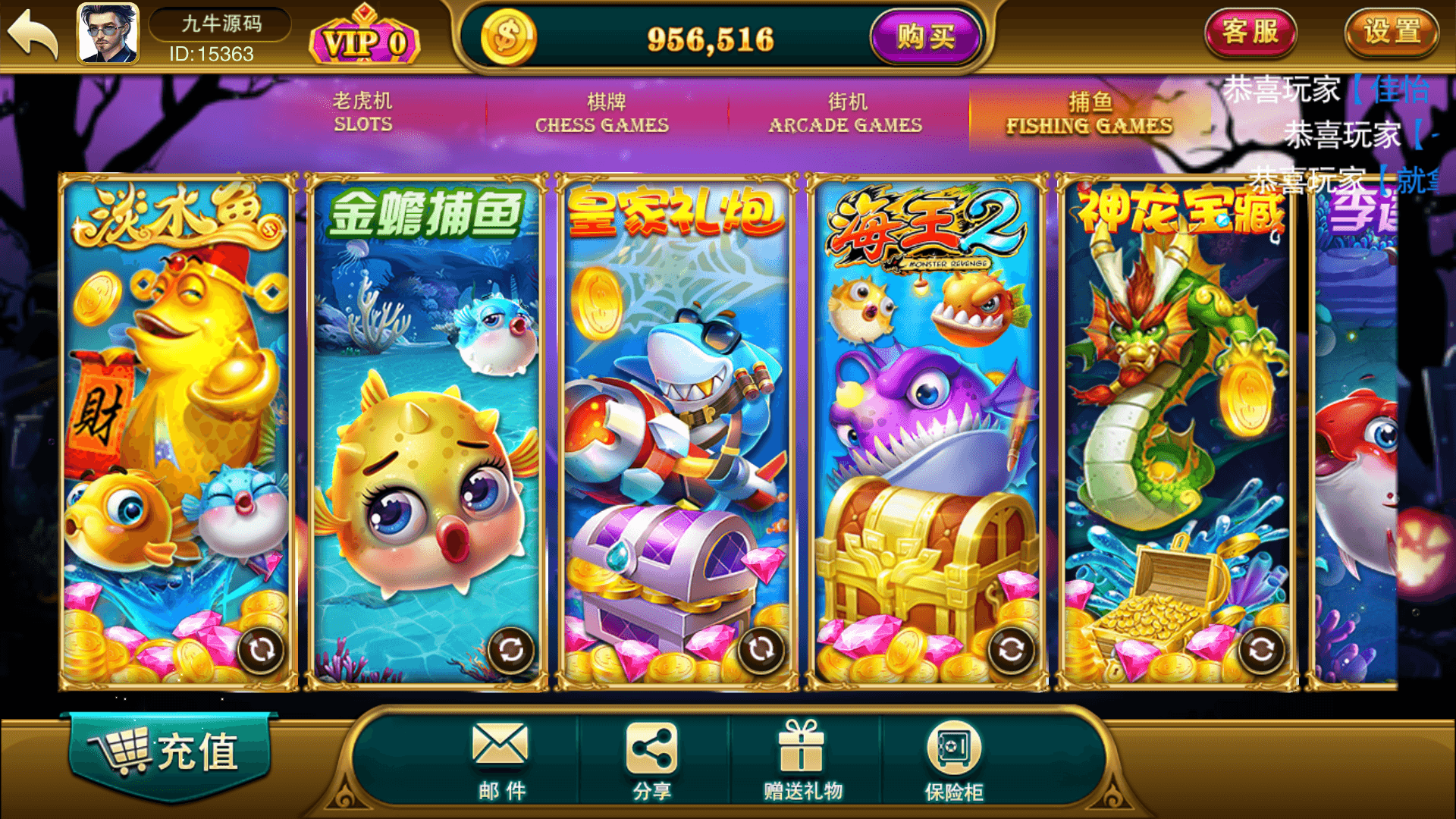Image resolution: width=1456 pixels, height=819 pixels.
Task: Check the 邮件 mail inbox
Action: coord(500,760)
